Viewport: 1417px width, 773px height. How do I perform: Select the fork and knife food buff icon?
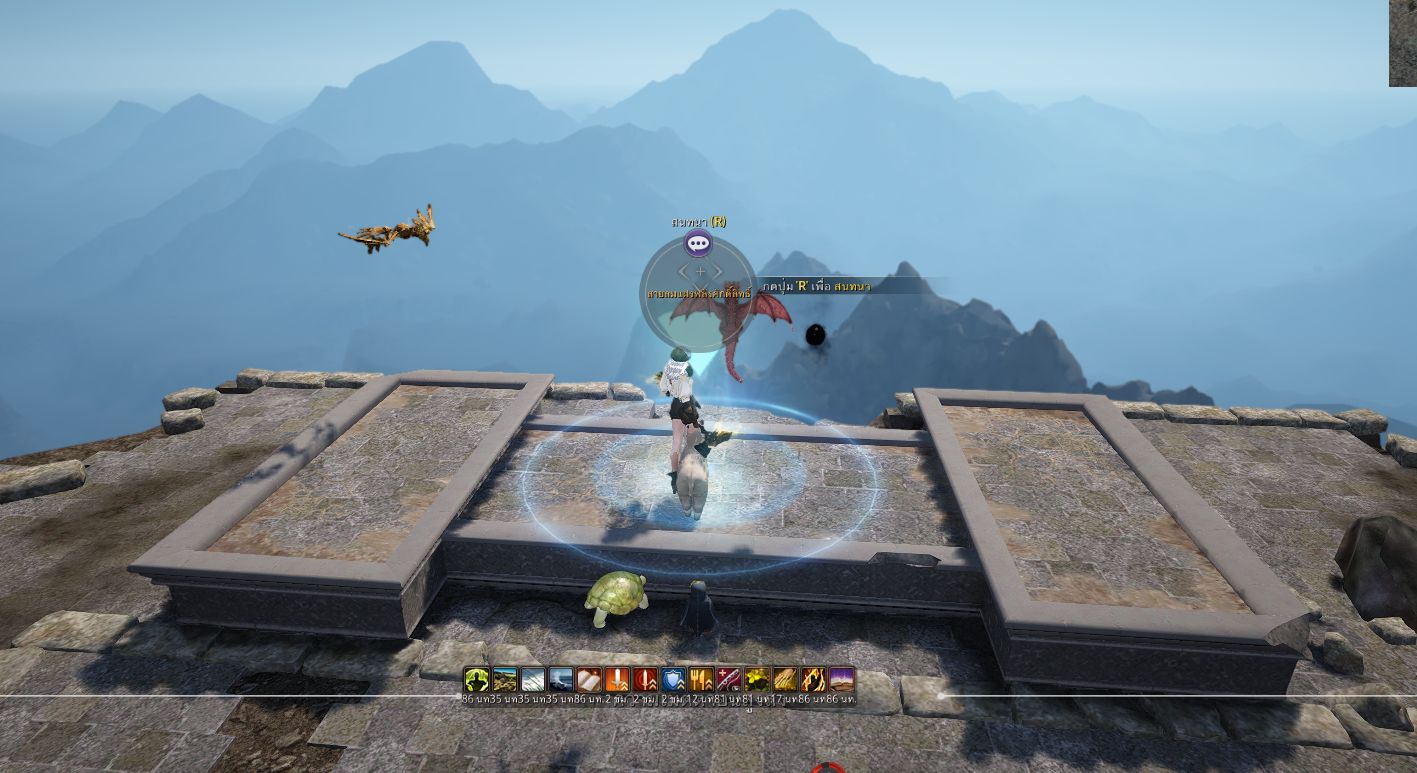(x=701, y=680)
